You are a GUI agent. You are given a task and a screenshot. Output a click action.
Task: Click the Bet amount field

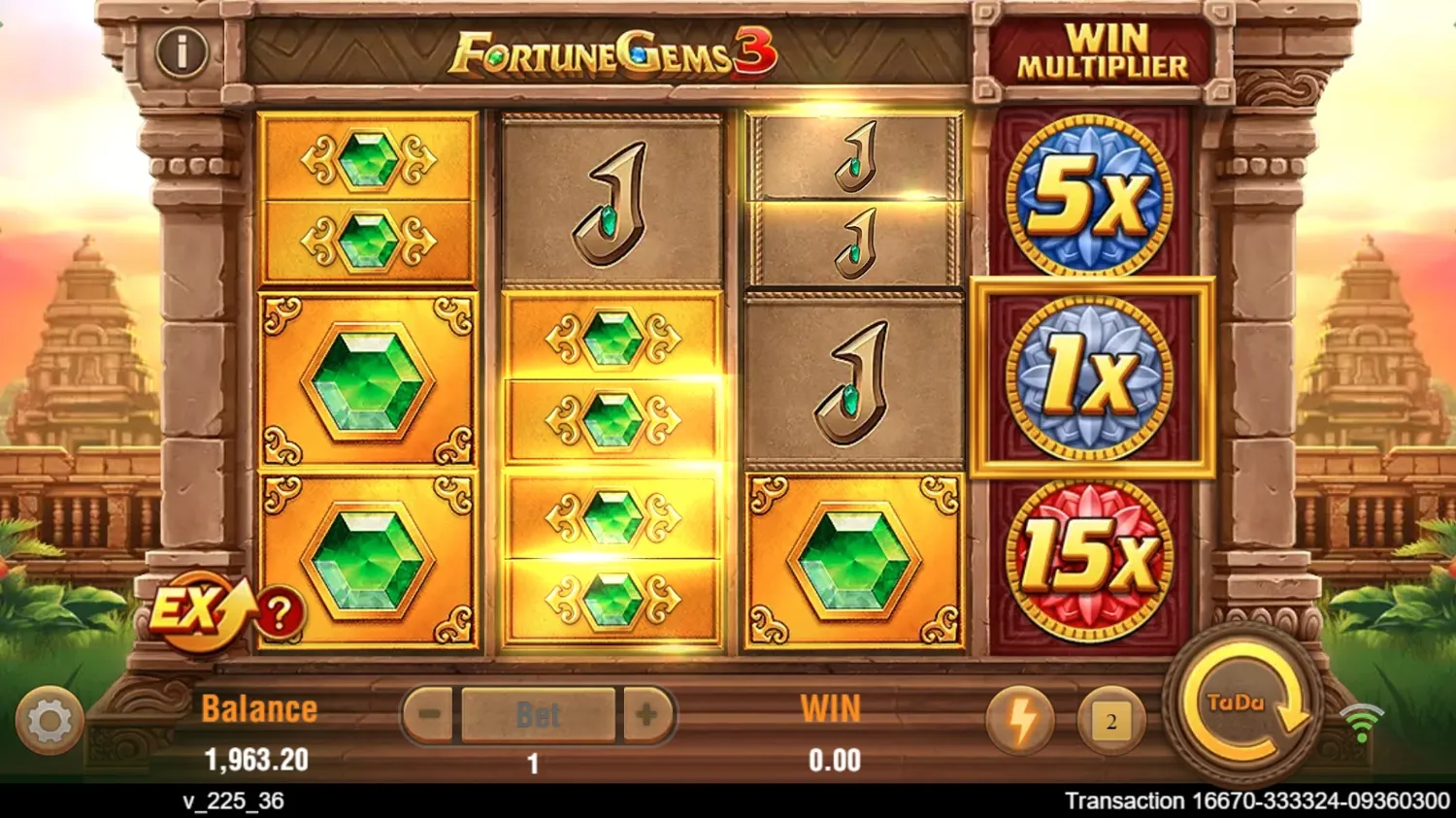537,714
